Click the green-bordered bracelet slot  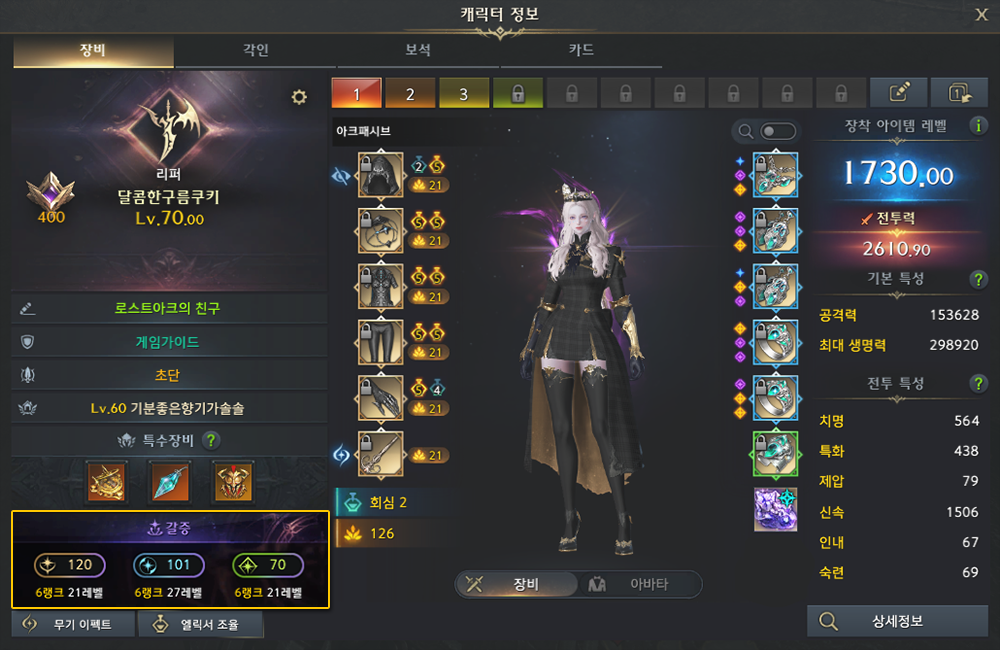(775, 454)
